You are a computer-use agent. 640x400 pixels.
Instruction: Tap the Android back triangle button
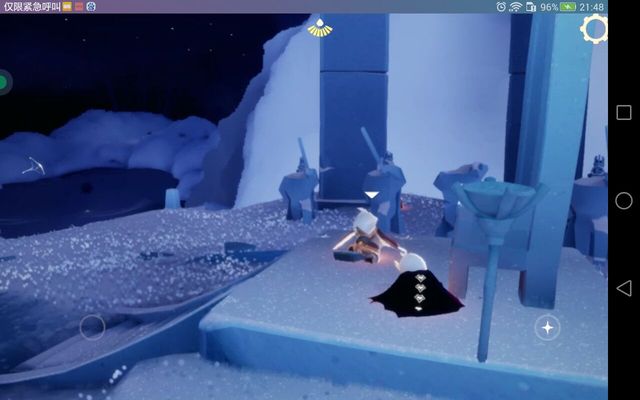pyautogui.click(x=623, y=288)
